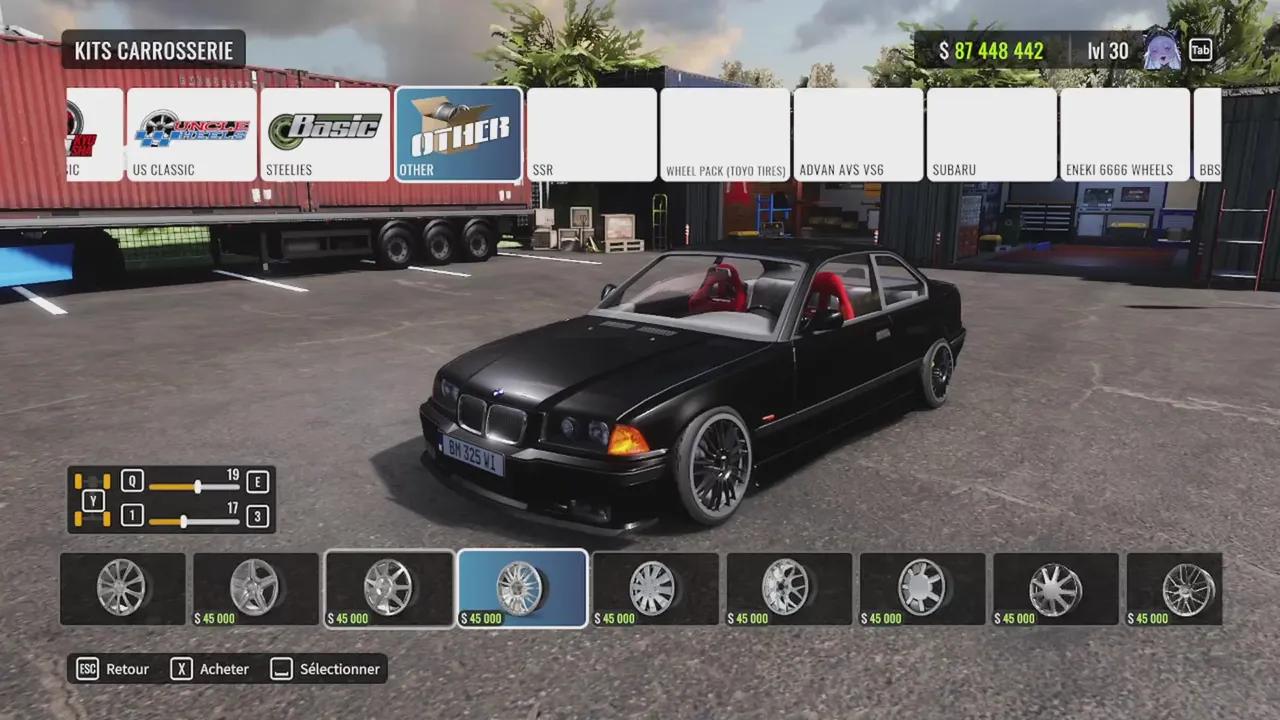Confirm with the Sélectionner button
1280x720 pixels.
[326, 669]
